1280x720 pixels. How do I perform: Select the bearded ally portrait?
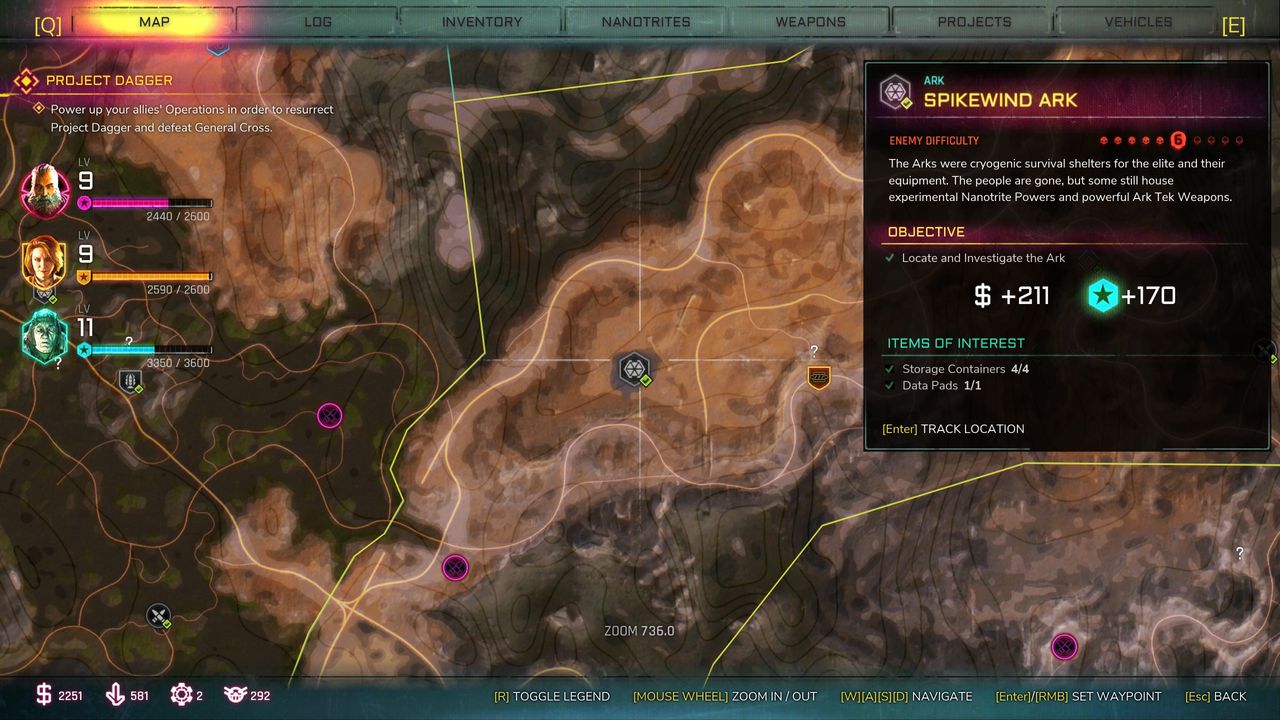[46, 191]
